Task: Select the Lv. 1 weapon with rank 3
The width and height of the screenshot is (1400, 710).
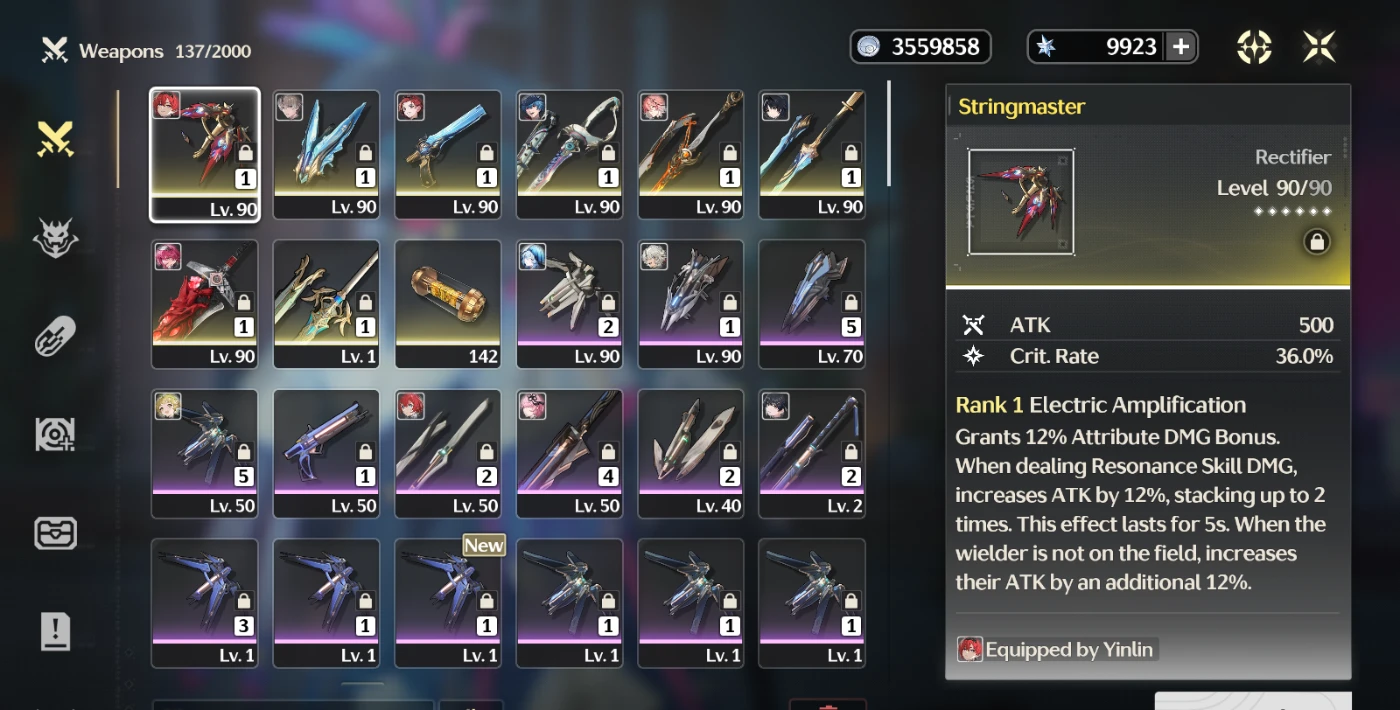Action: point(205,604)
